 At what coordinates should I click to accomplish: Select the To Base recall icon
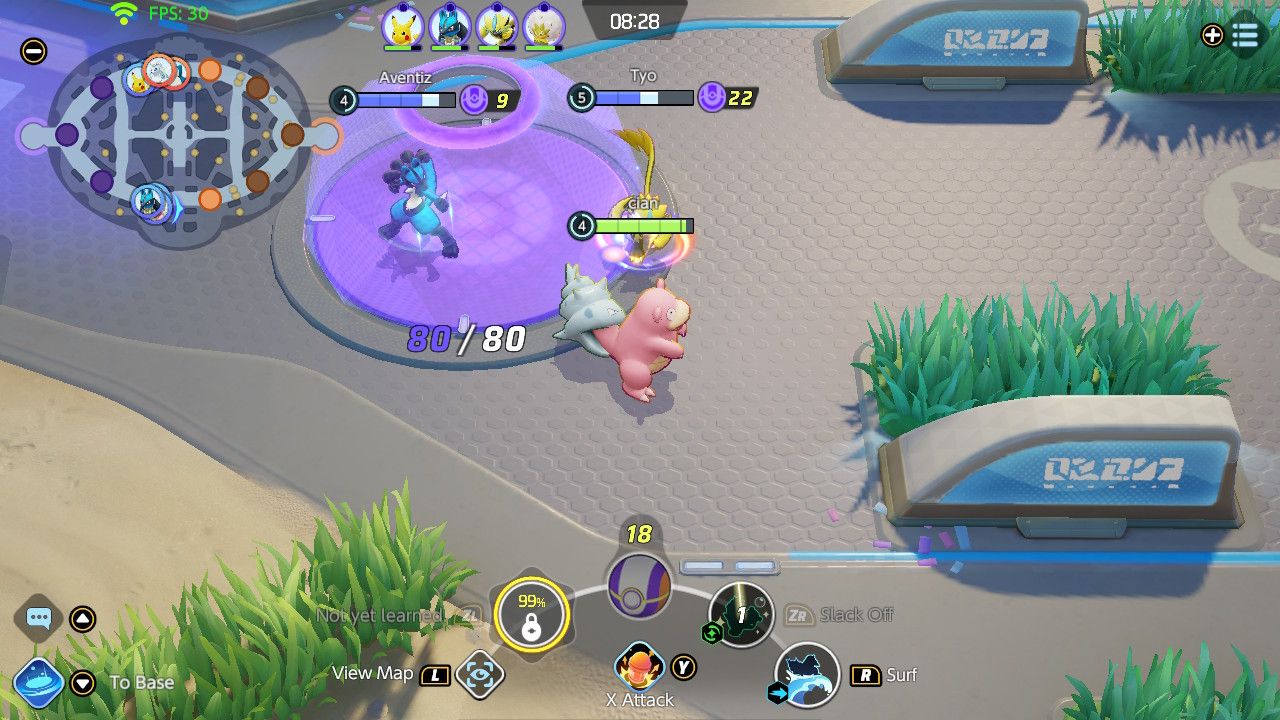[38, 683]
